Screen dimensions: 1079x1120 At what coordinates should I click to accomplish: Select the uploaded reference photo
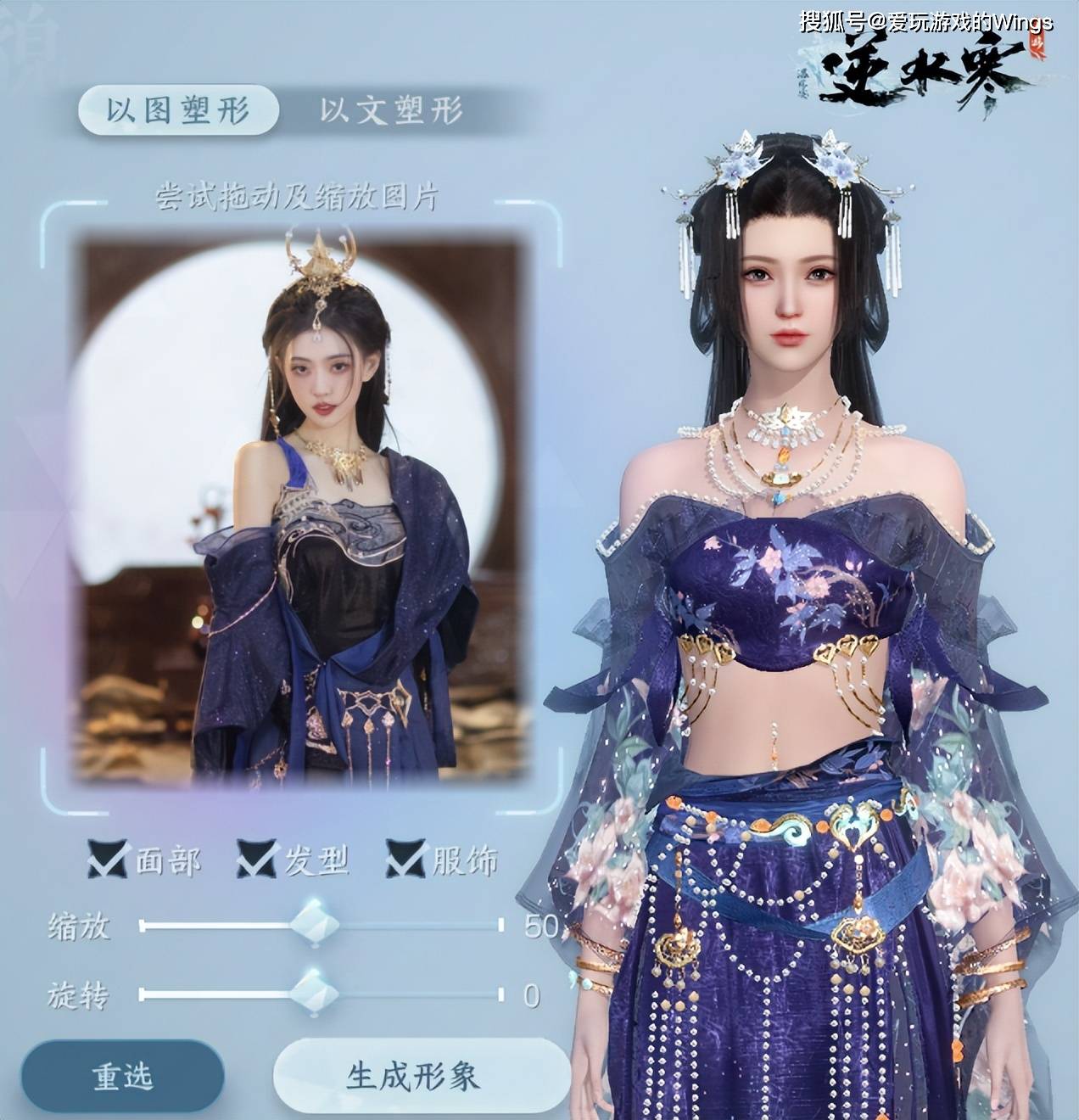301,509
